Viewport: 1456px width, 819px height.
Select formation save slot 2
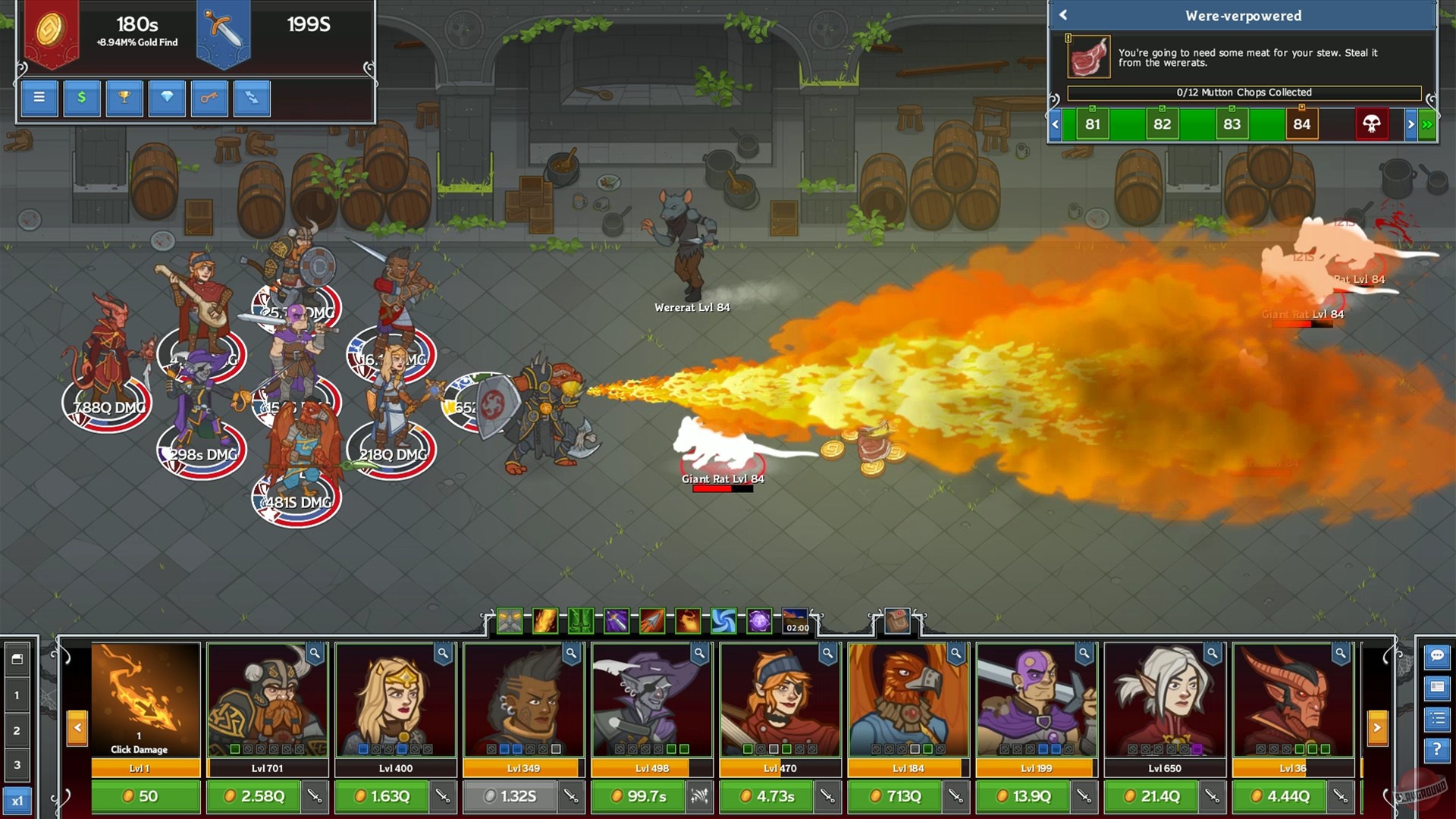coord(17,730)
